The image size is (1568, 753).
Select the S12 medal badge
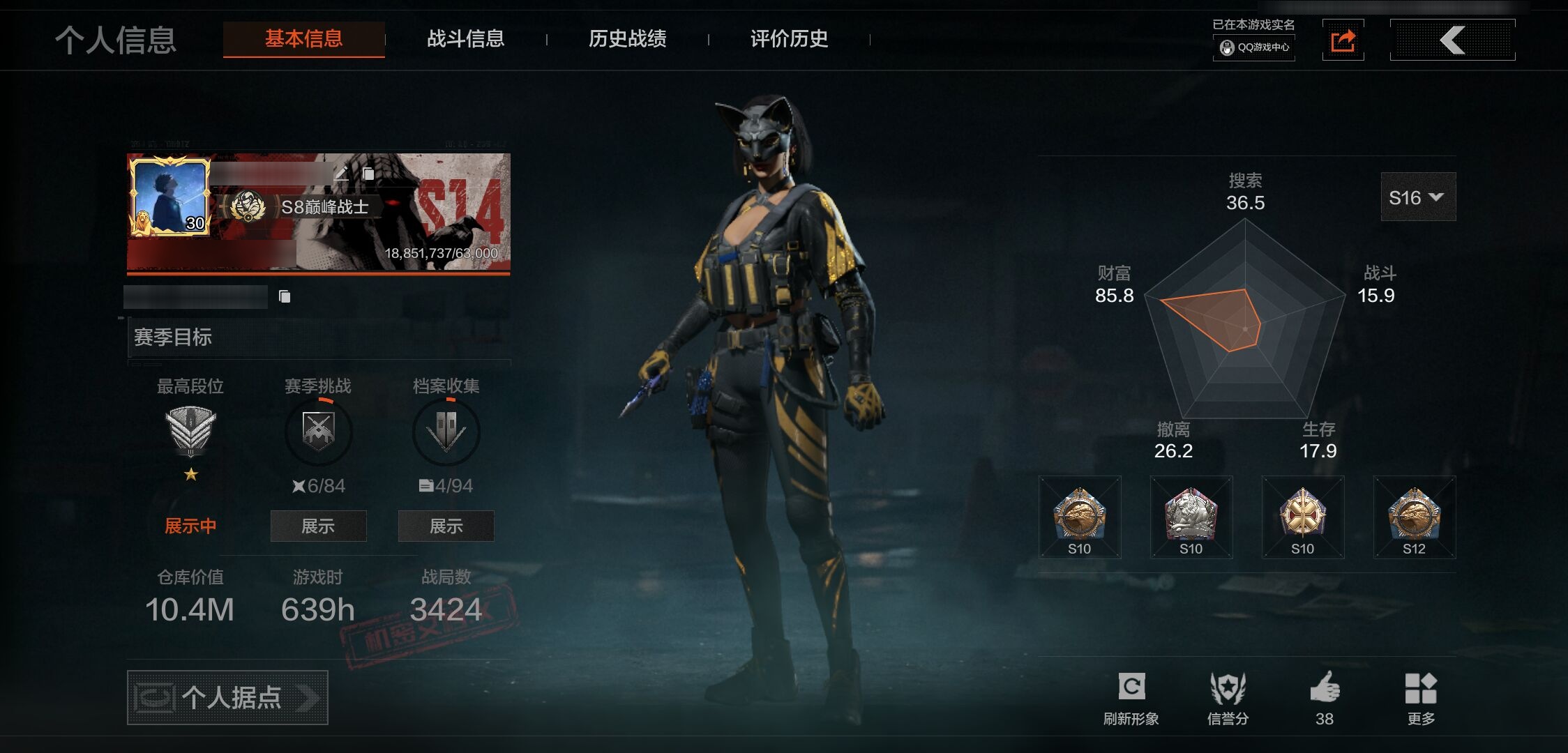coord(1414,517)
